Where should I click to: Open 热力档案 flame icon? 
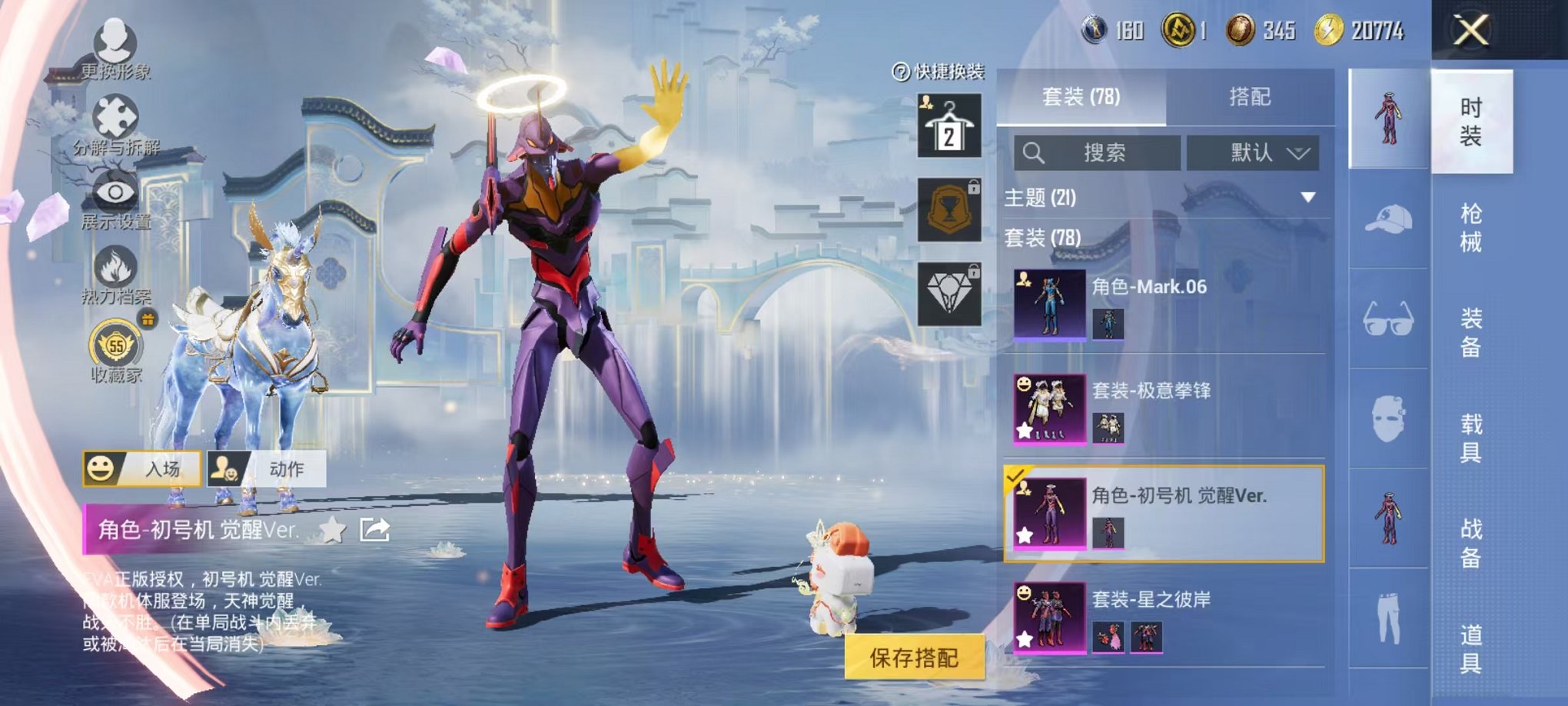click(x=115, y=272)
